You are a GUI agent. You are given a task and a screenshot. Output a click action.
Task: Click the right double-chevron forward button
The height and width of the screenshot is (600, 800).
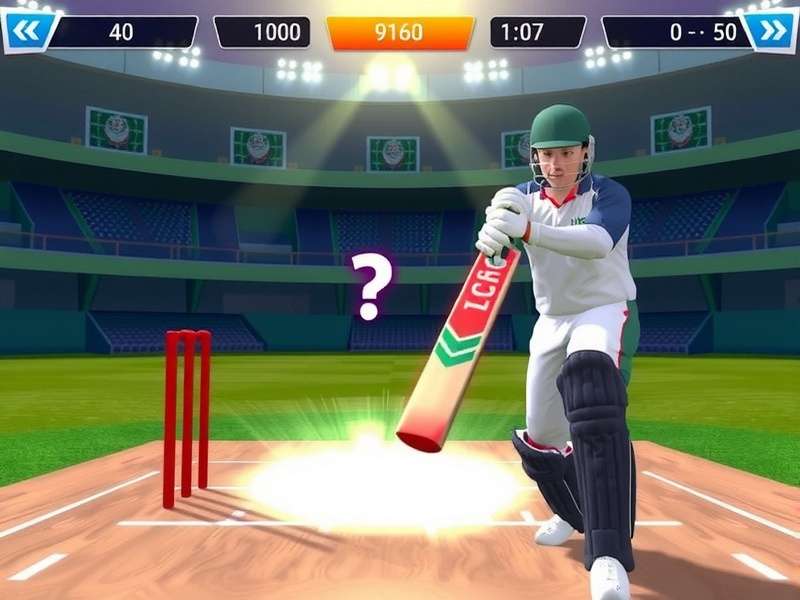click(x=773, y=31)
